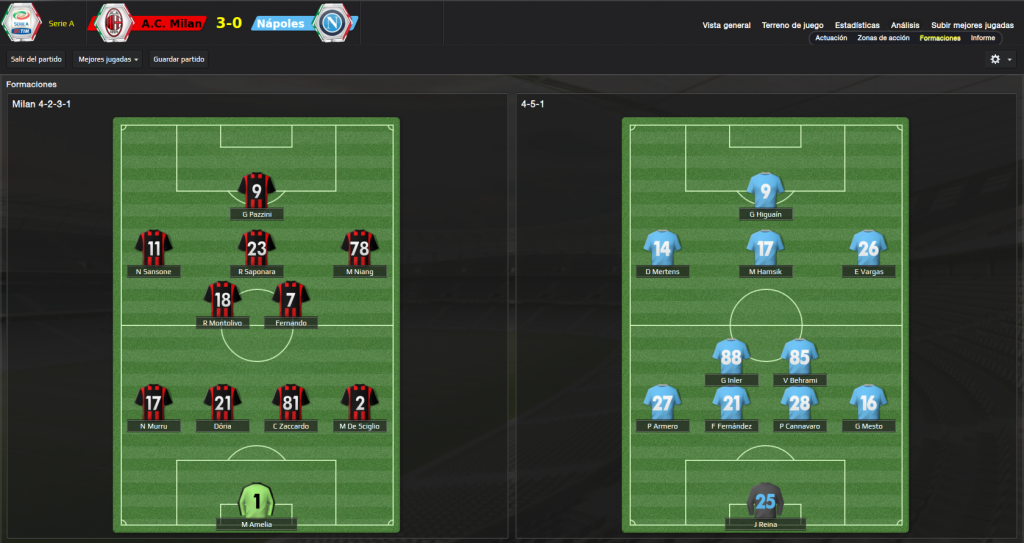
Task: Select G Pazzini's number 9 shirt
Action: click(257, 190)
